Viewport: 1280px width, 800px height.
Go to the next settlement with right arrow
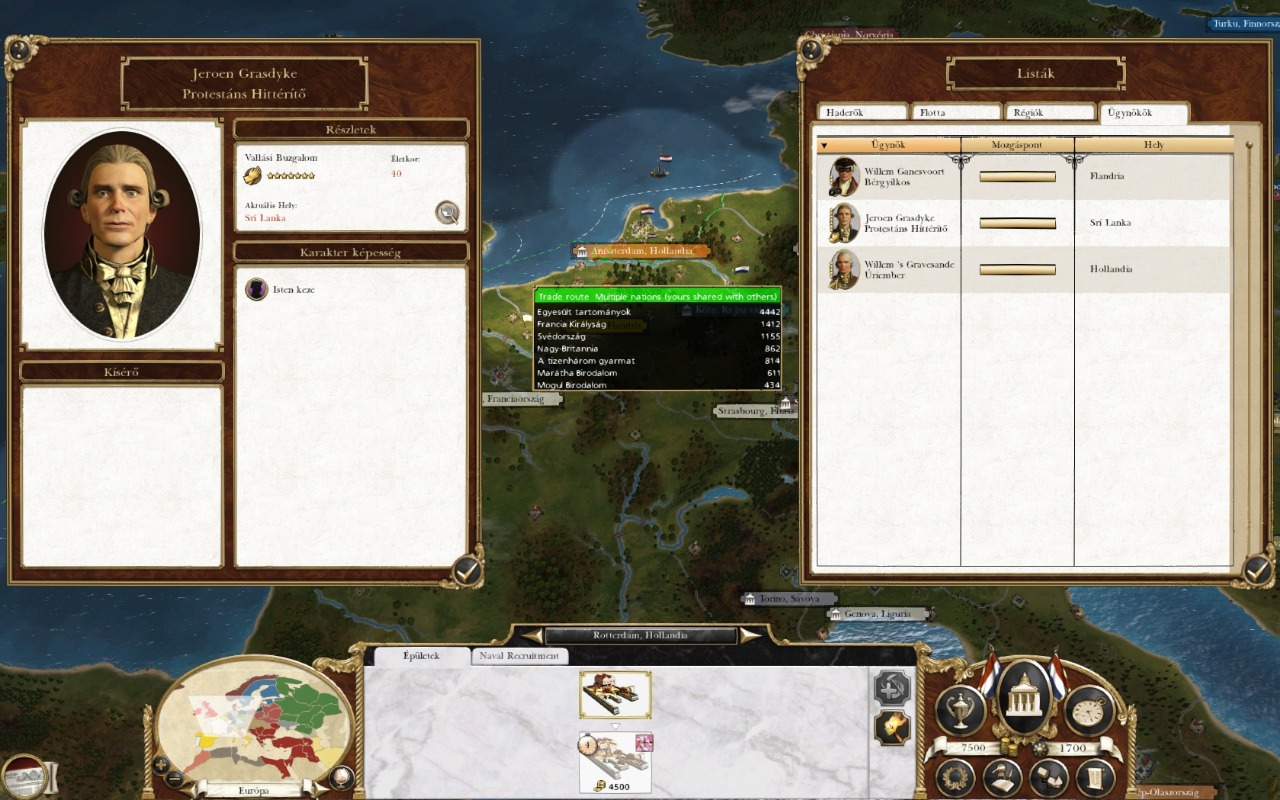(x=749, y=635)
